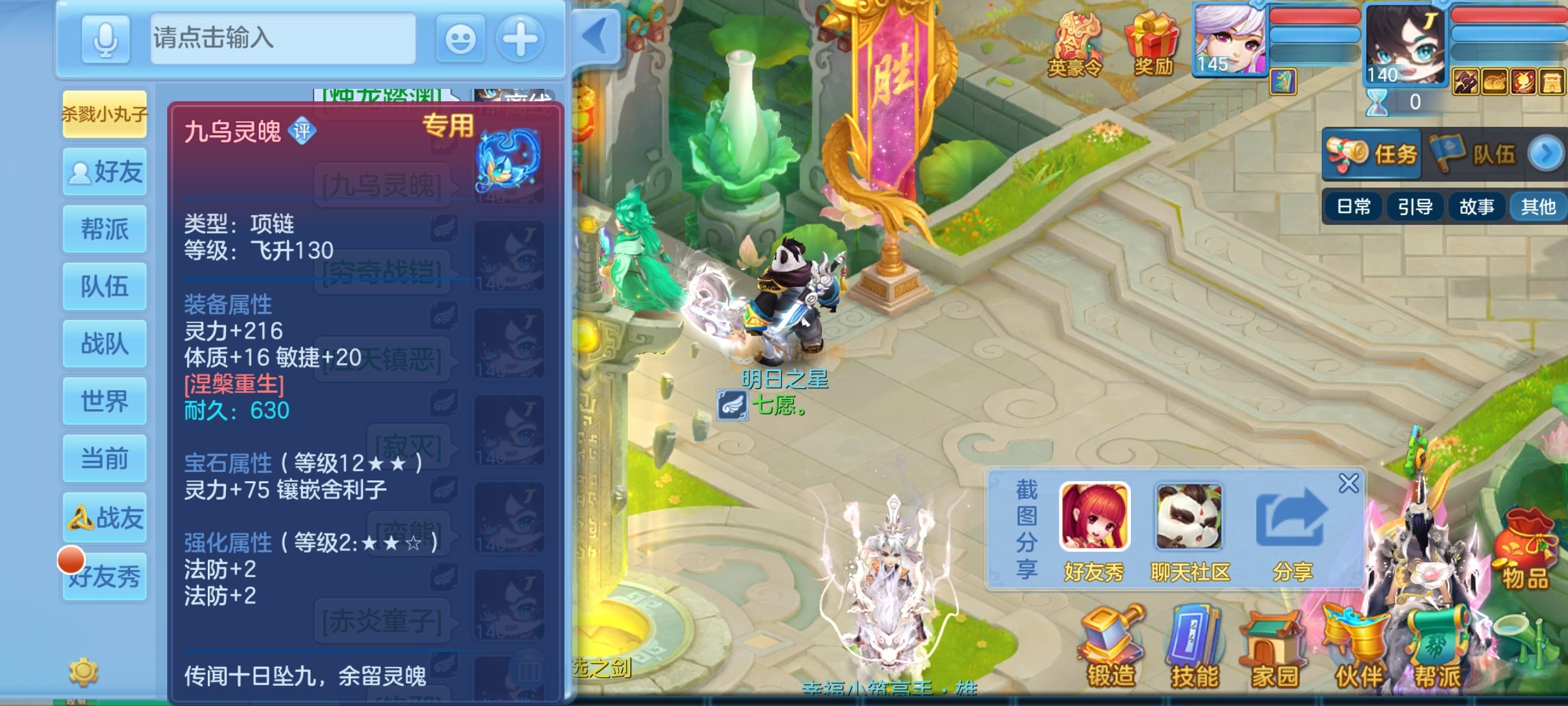Open the 技能 skills menu
Viewport: 1568px width, 706px height.
coord(1194,648)
